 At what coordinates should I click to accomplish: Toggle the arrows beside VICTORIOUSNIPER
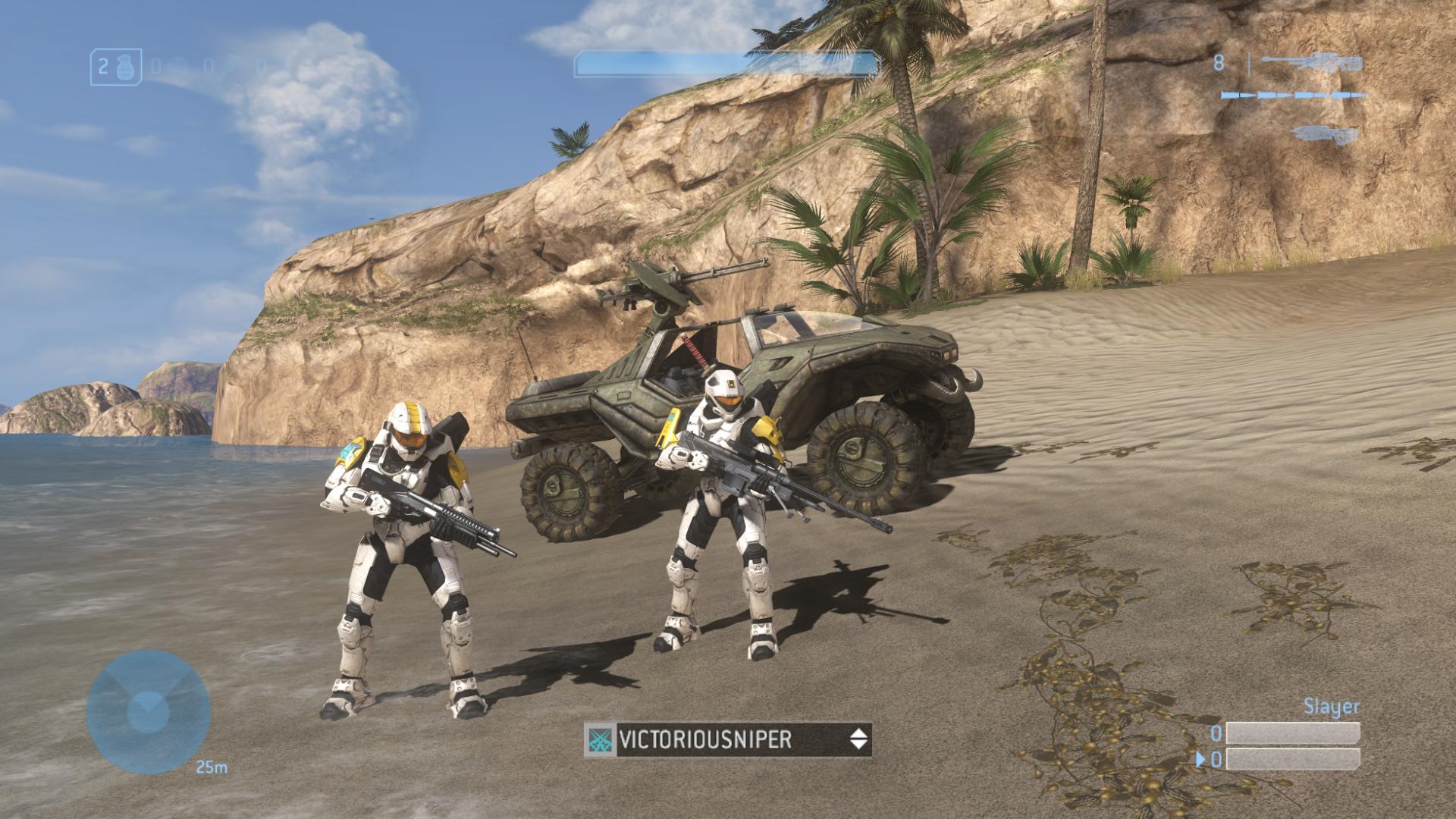pyautogui.click(x=858, y=739)
